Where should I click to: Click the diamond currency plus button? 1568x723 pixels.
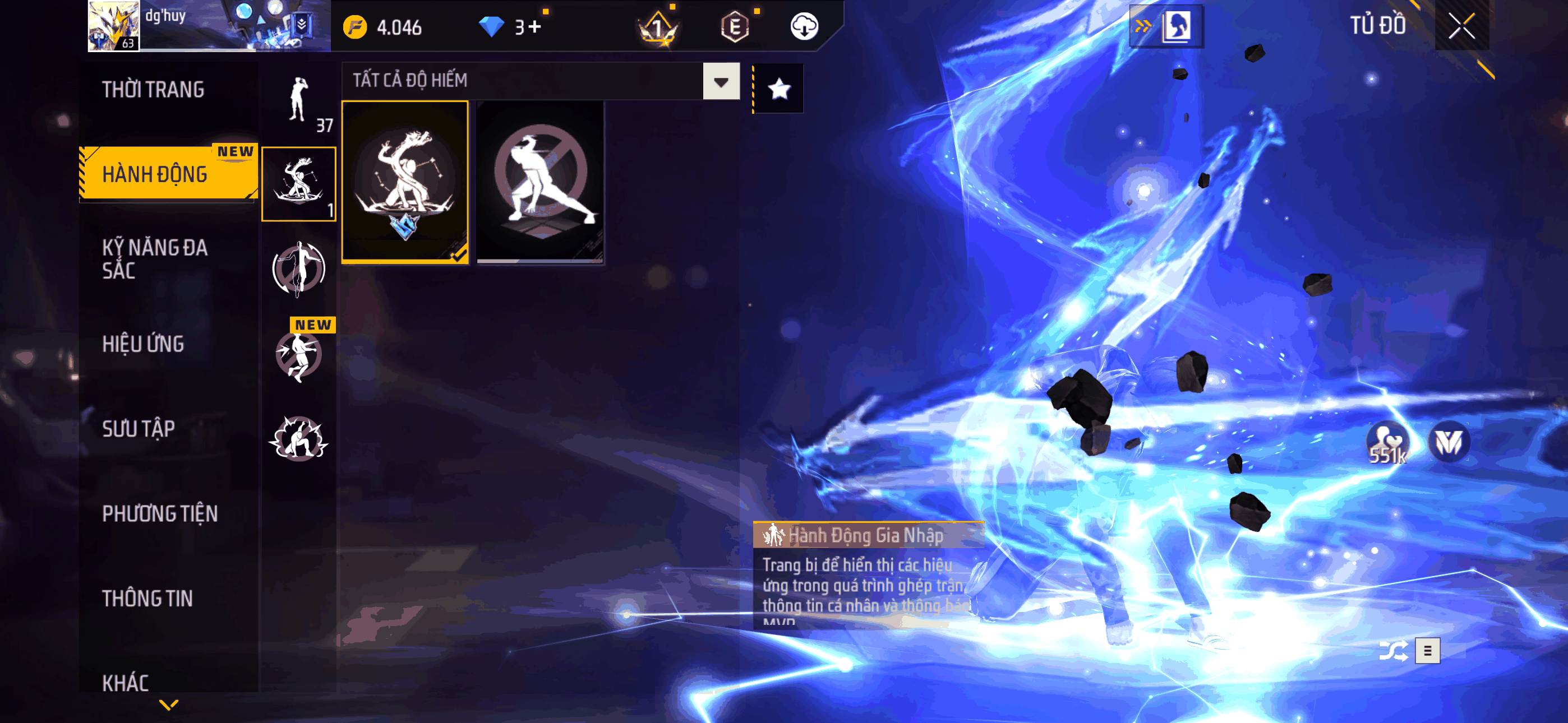[x=534, y=27]
